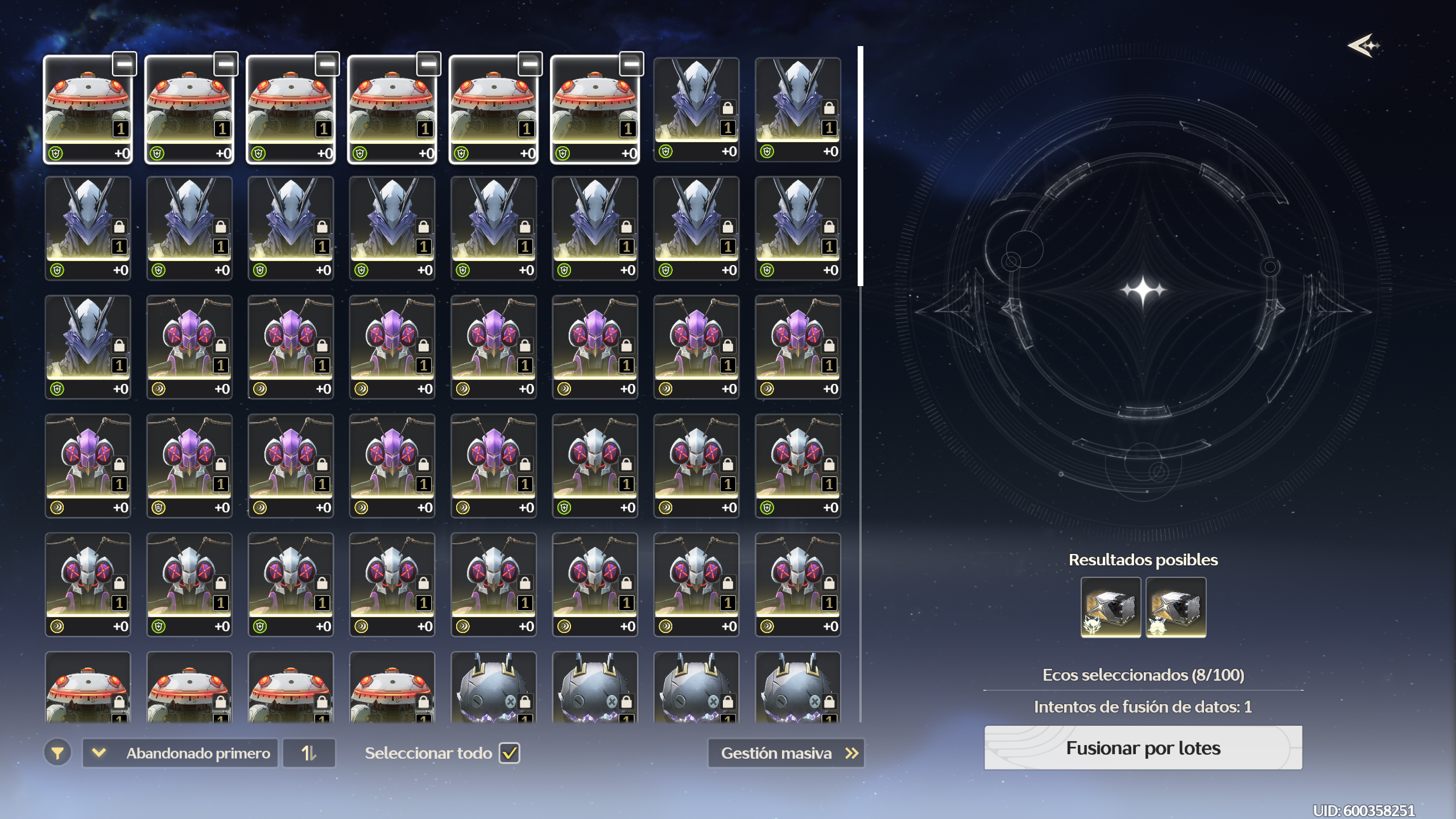Go back using the arrow icon
This screenshot has width=1456, height=819.
tap(1363, 45)
